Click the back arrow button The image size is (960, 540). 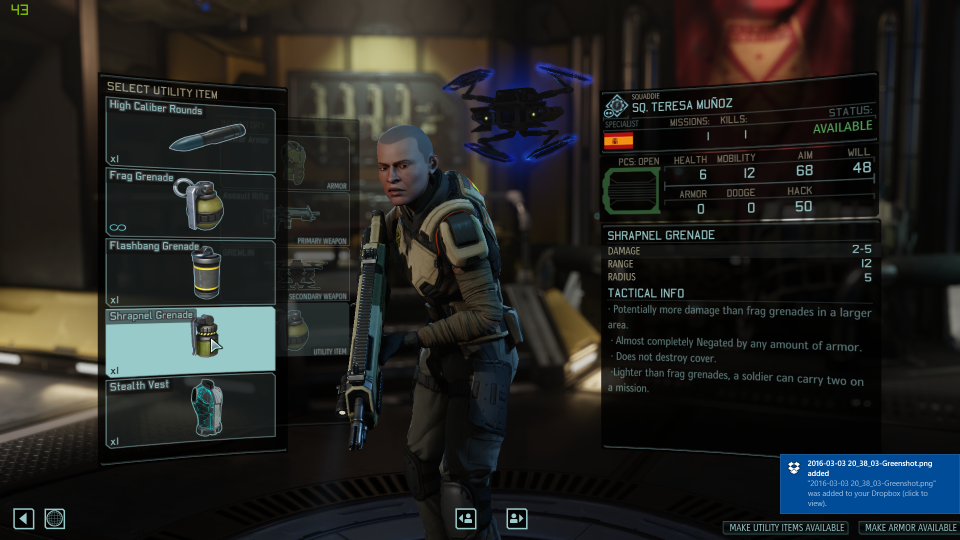(x=24, y=518)
